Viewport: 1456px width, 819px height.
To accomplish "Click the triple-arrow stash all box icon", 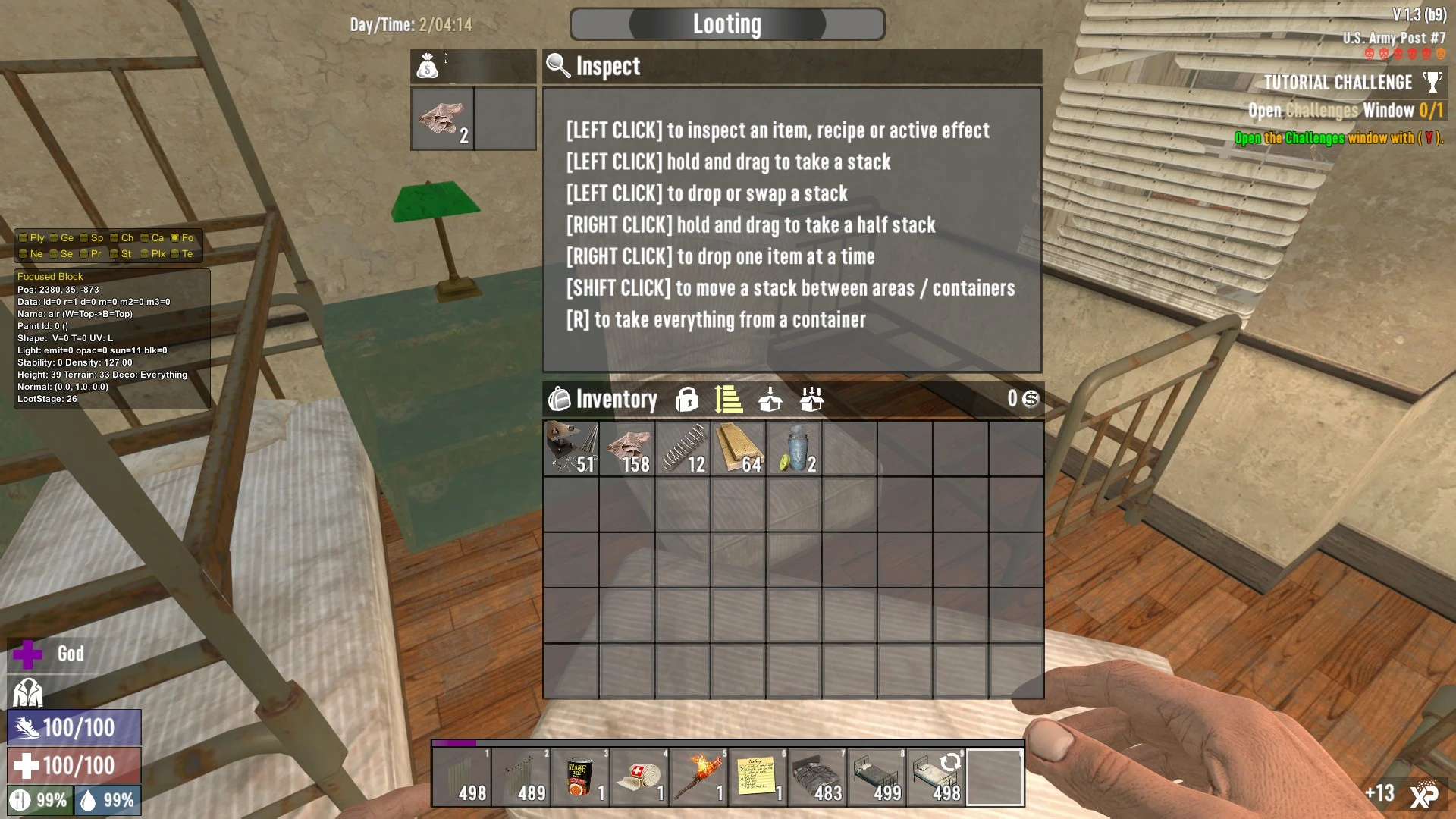I will pos(811,399).
